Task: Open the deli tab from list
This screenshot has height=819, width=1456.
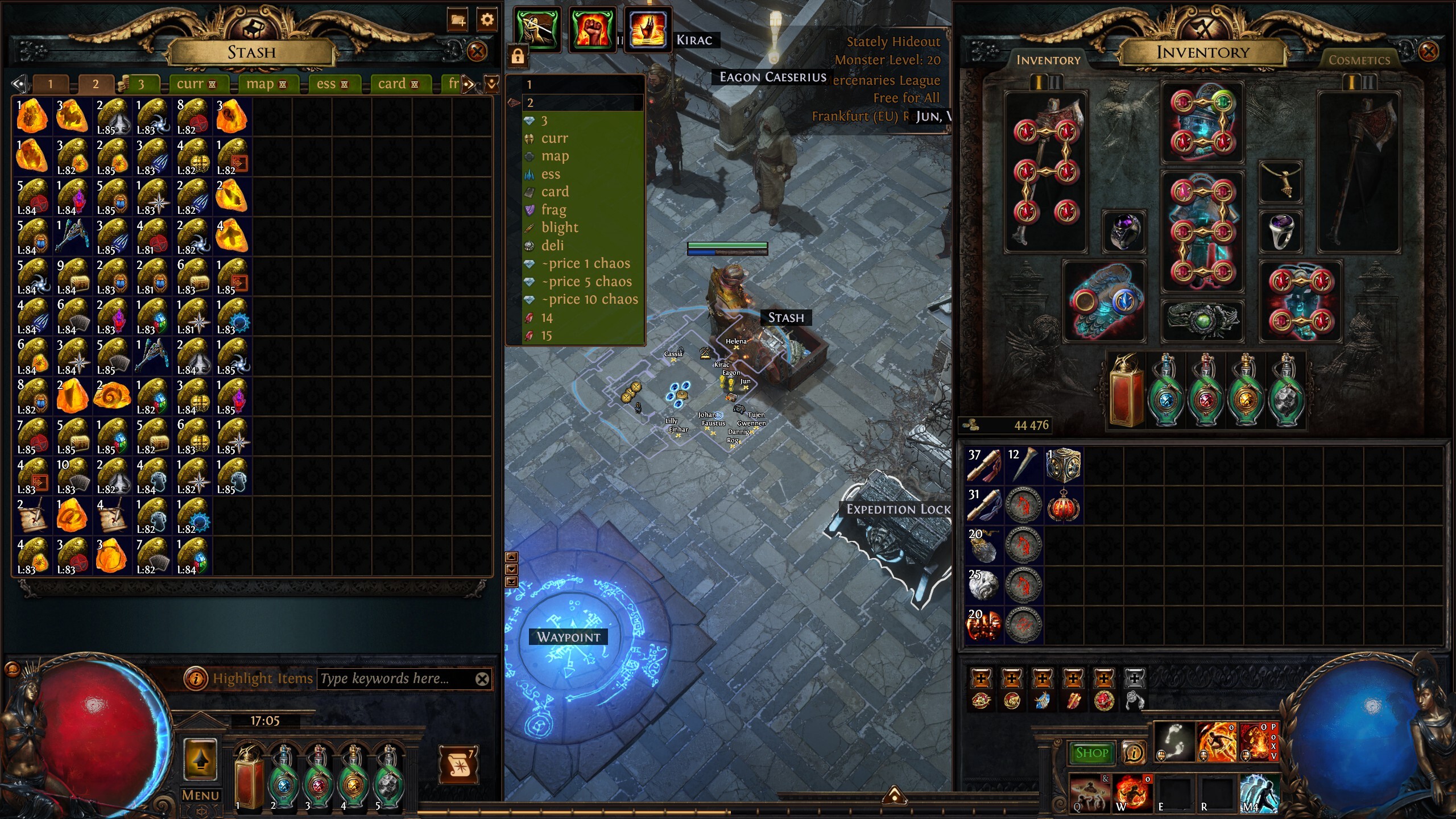Action: click(x=552, y=246)
